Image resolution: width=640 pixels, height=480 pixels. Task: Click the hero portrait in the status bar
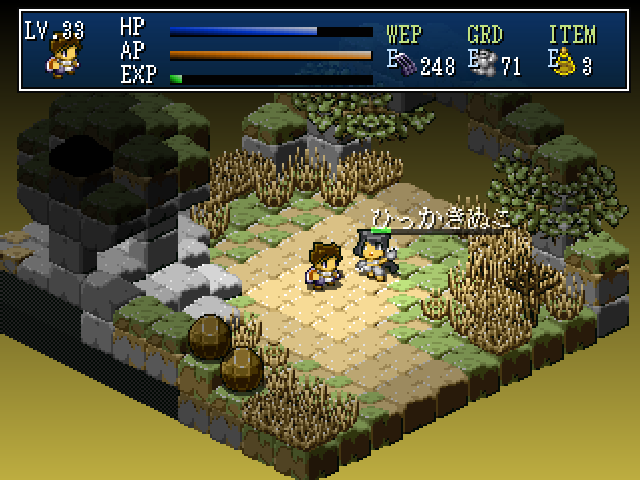pos(63,57)
